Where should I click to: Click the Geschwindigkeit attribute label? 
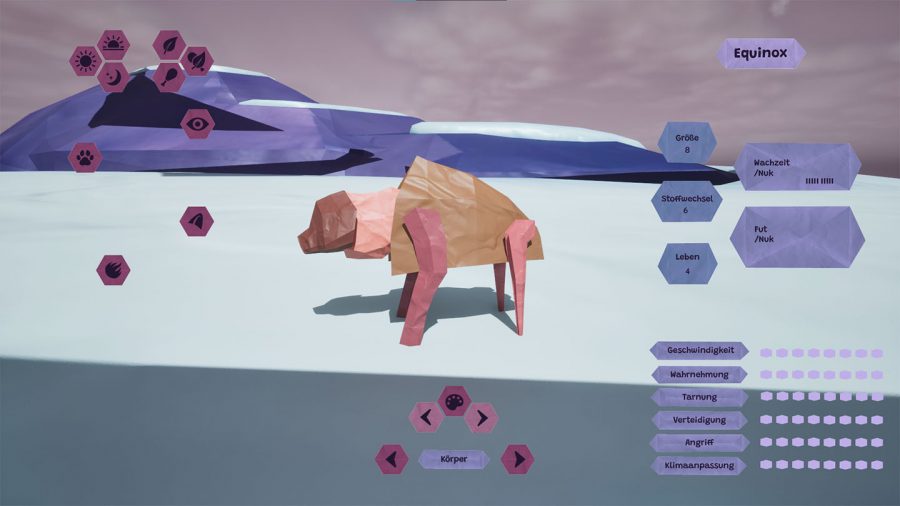click(x=700, y=350)
